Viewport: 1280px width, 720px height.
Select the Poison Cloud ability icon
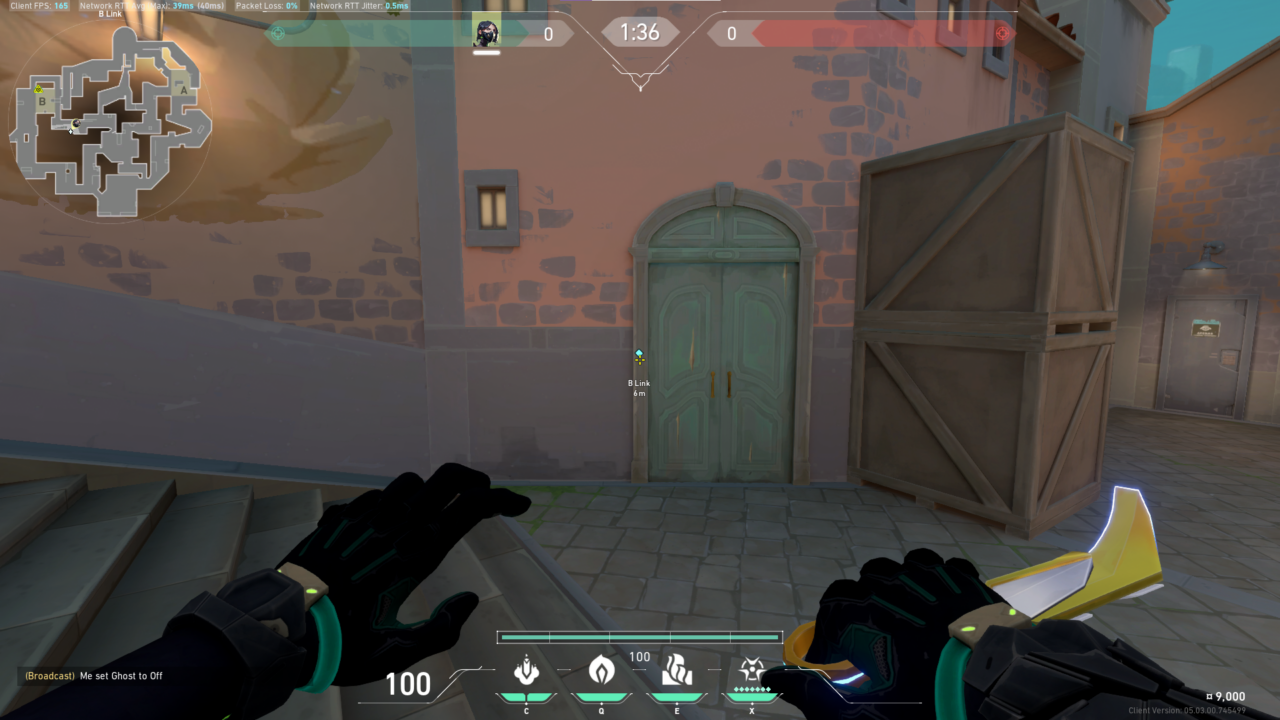click(x=601, y=669)
